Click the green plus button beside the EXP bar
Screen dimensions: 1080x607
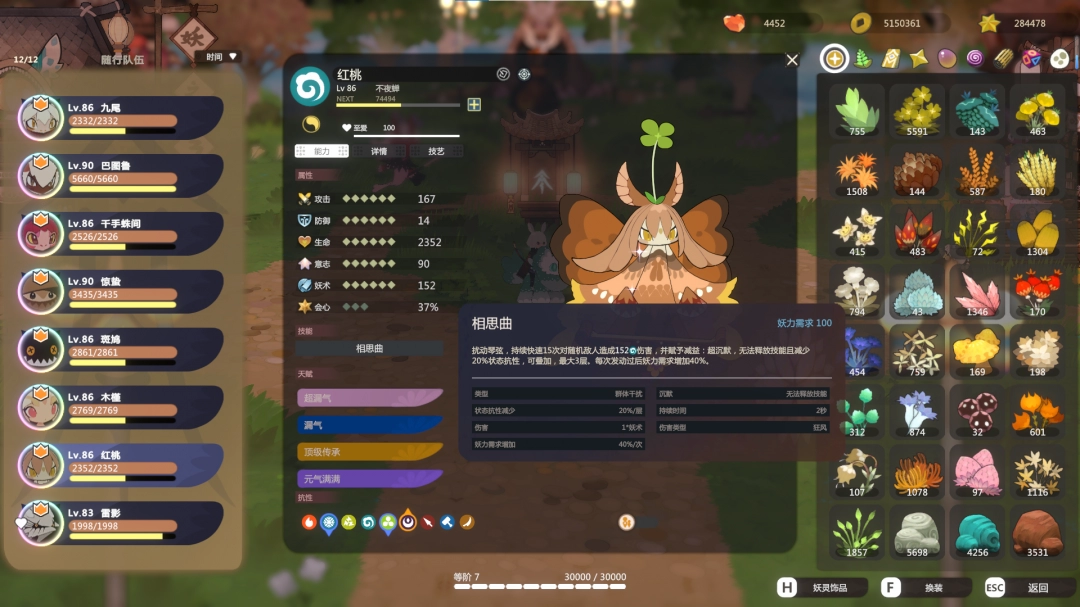coord(474,104)
